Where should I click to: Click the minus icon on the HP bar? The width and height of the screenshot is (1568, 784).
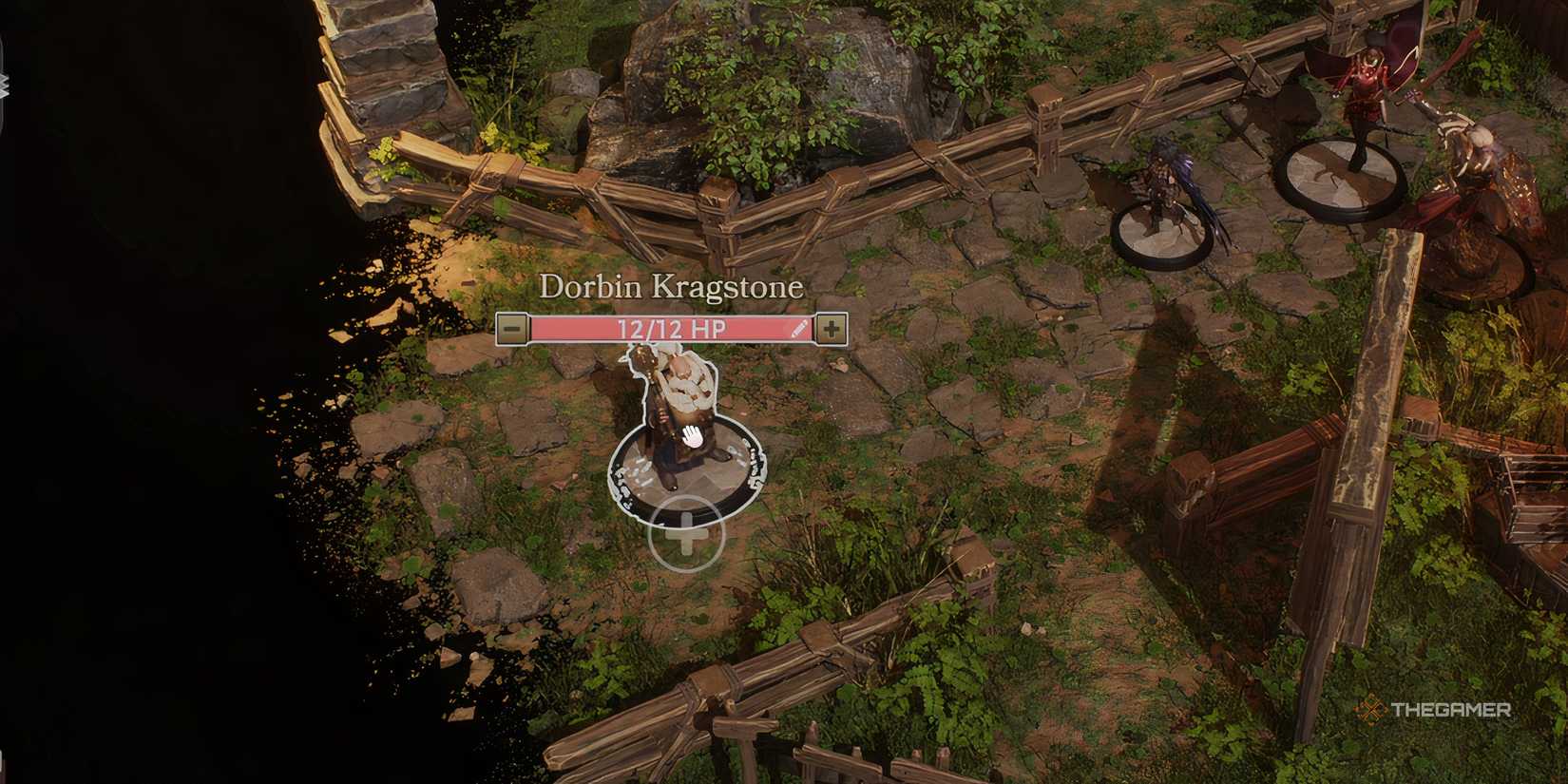[513, 330]
